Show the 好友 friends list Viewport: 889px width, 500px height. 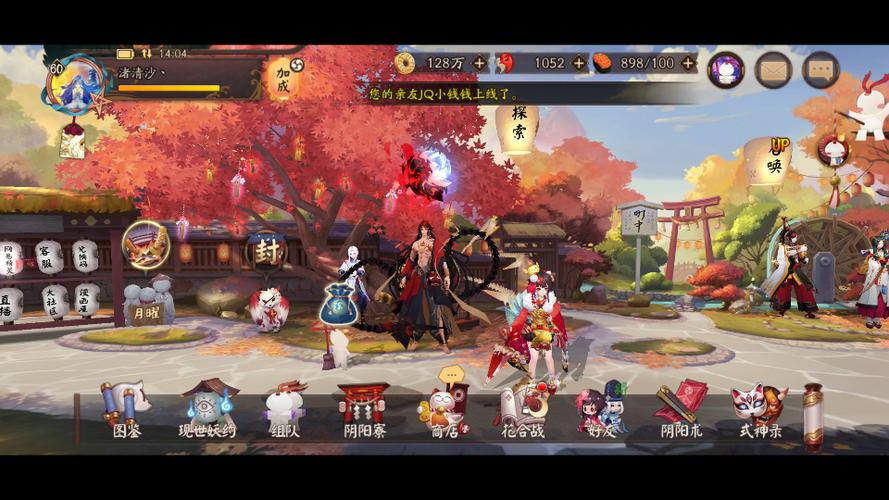600,410
